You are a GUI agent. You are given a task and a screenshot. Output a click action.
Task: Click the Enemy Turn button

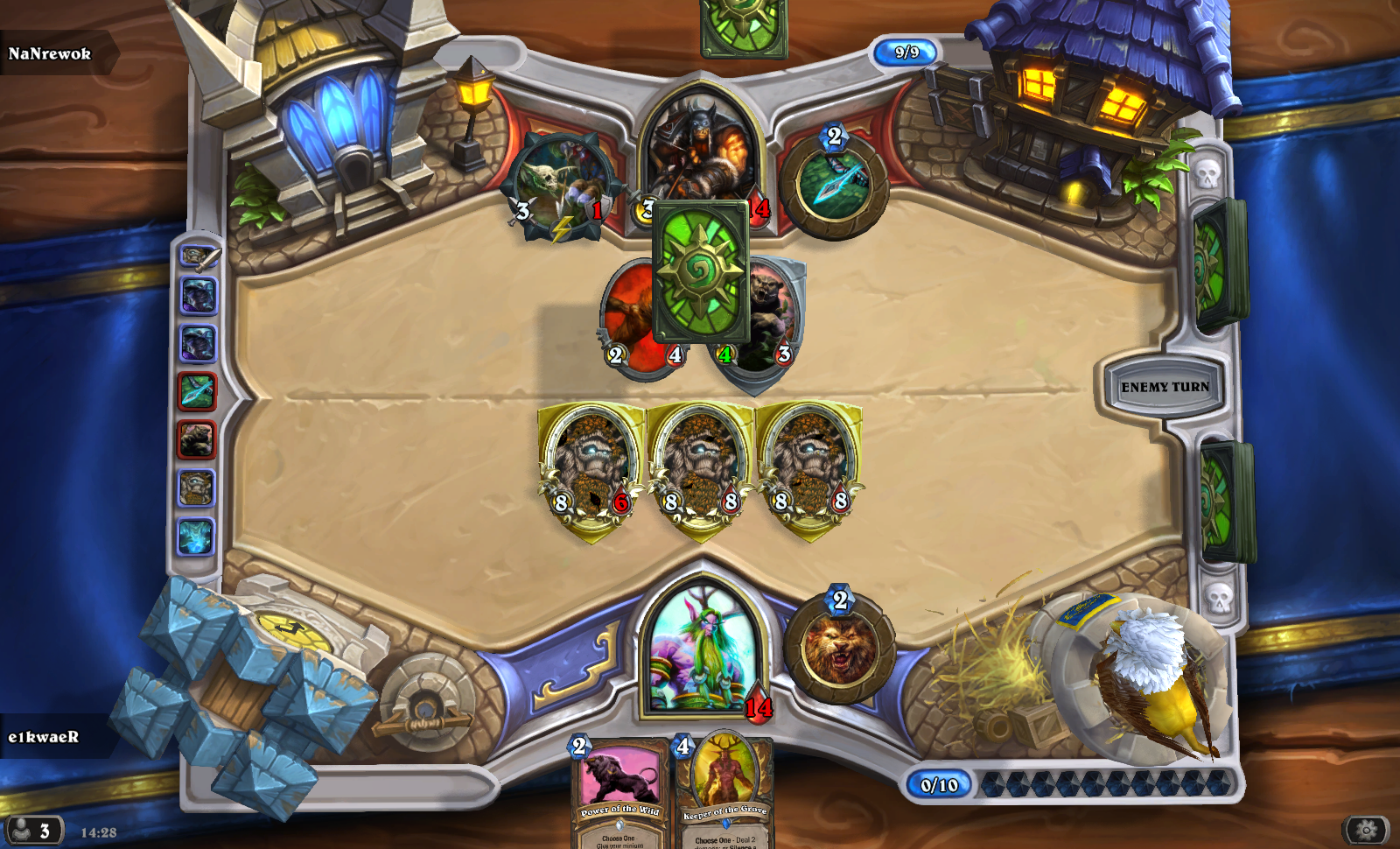1164,387
